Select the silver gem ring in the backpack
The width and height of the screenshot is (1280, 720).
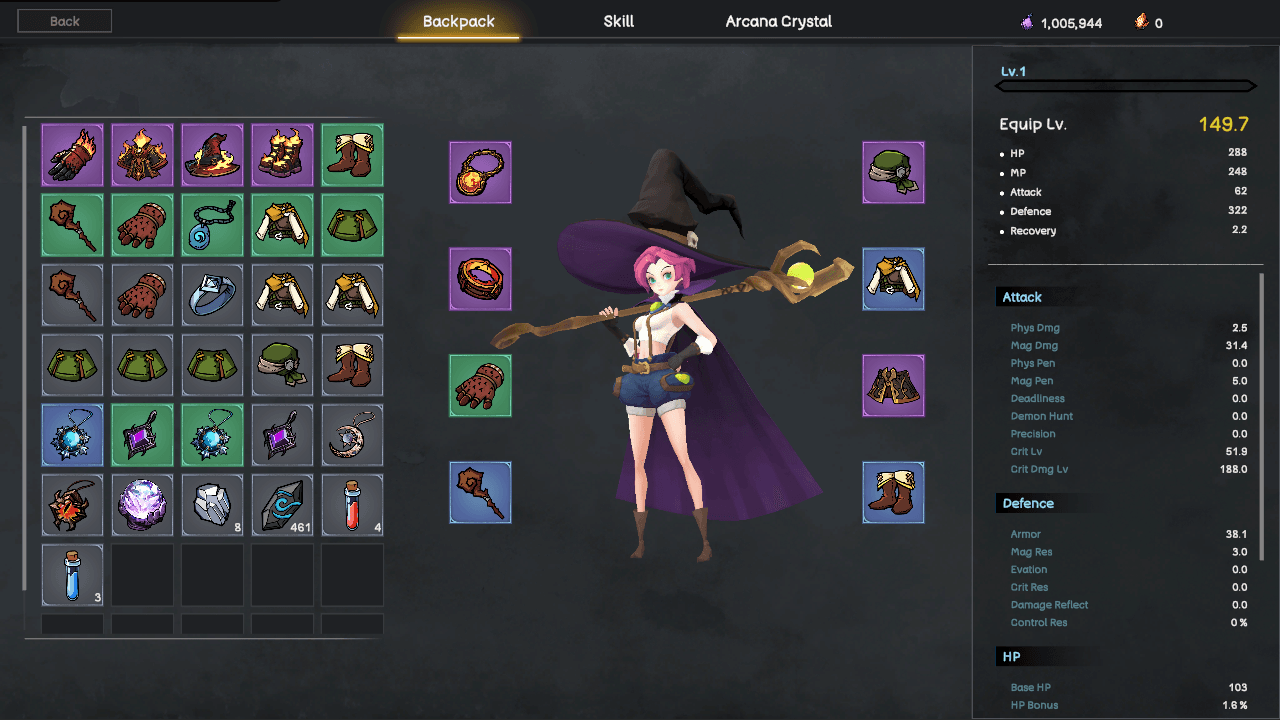tap(212, 294)
